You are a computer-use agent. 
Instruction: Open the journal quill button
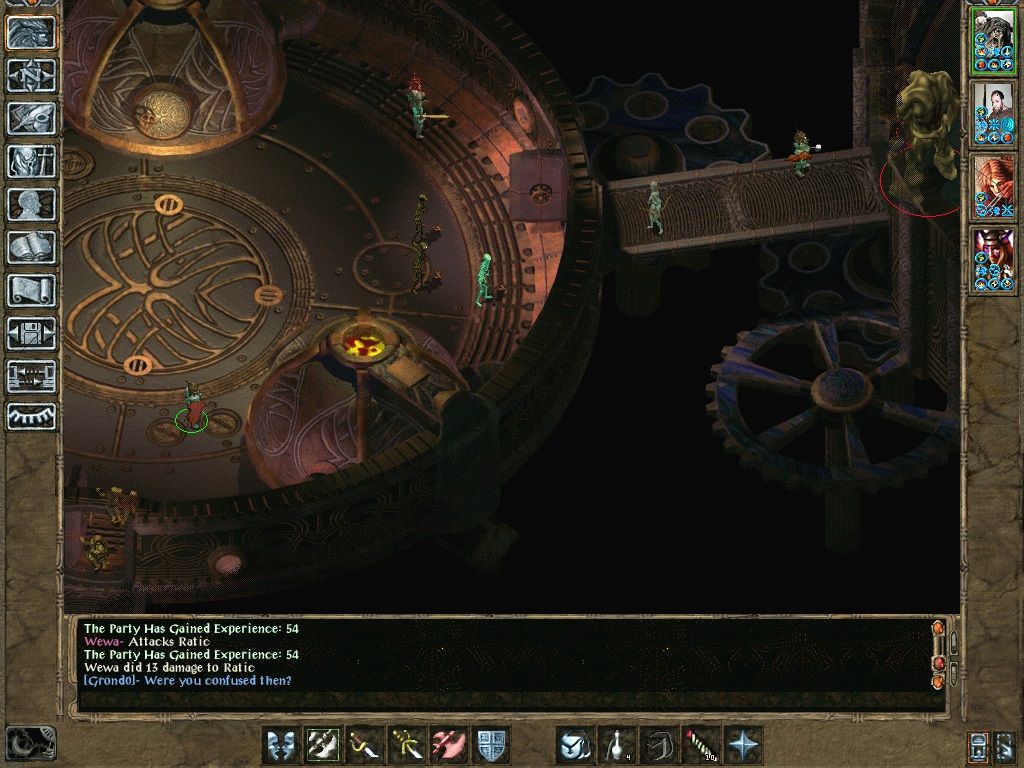pos(31,118)
